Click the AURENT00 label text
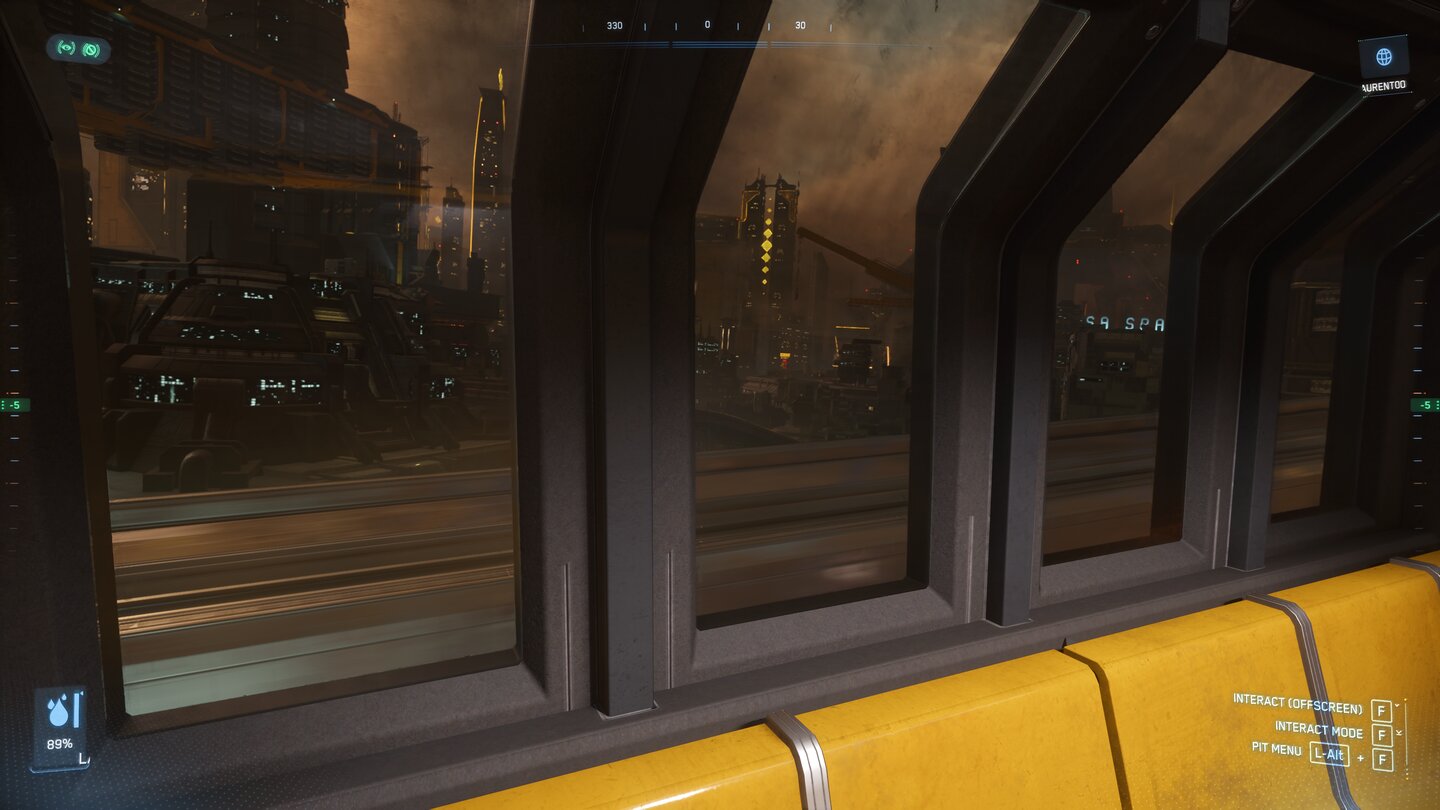This screenshot has height=810, width=1440. click(1386, 84)
